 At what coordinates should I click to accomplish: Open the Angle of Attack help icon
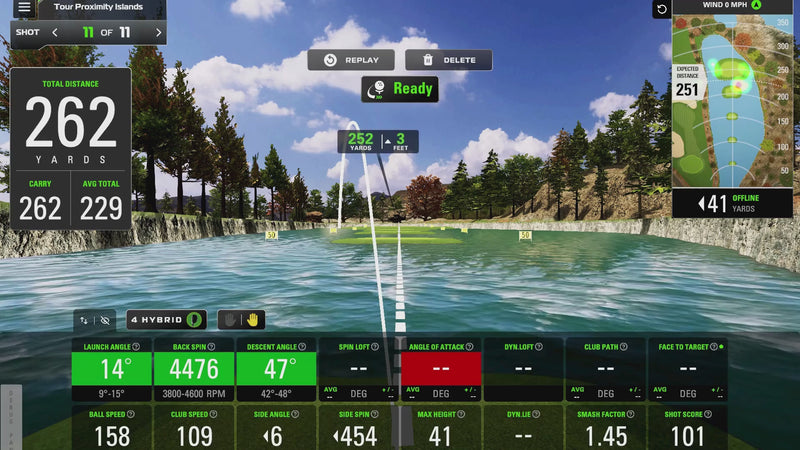pyautogui.click(x=466, y=347)
